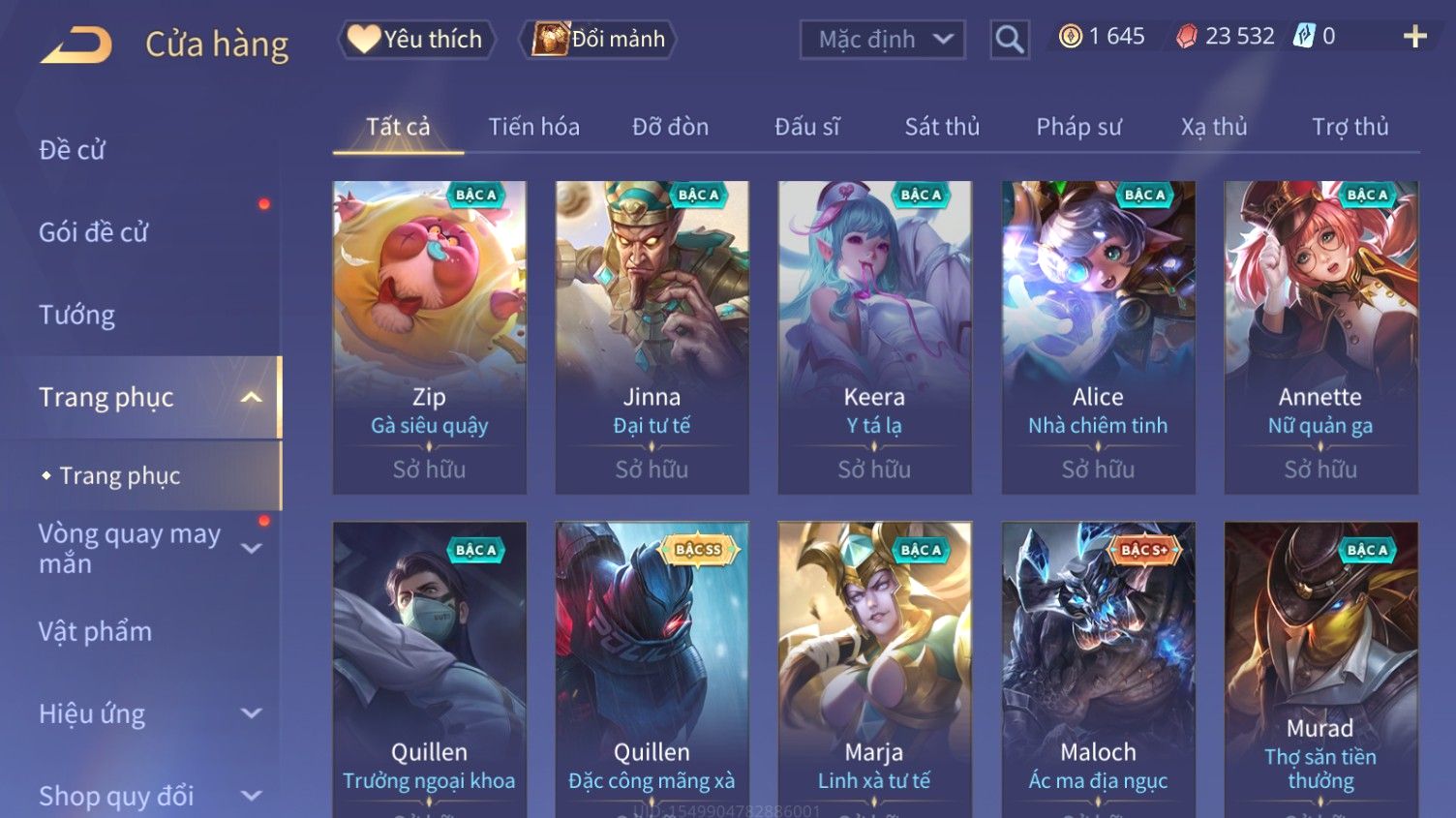Add currency with the plus button
Screen dimensions: 1456x818
coord(1414,37)
